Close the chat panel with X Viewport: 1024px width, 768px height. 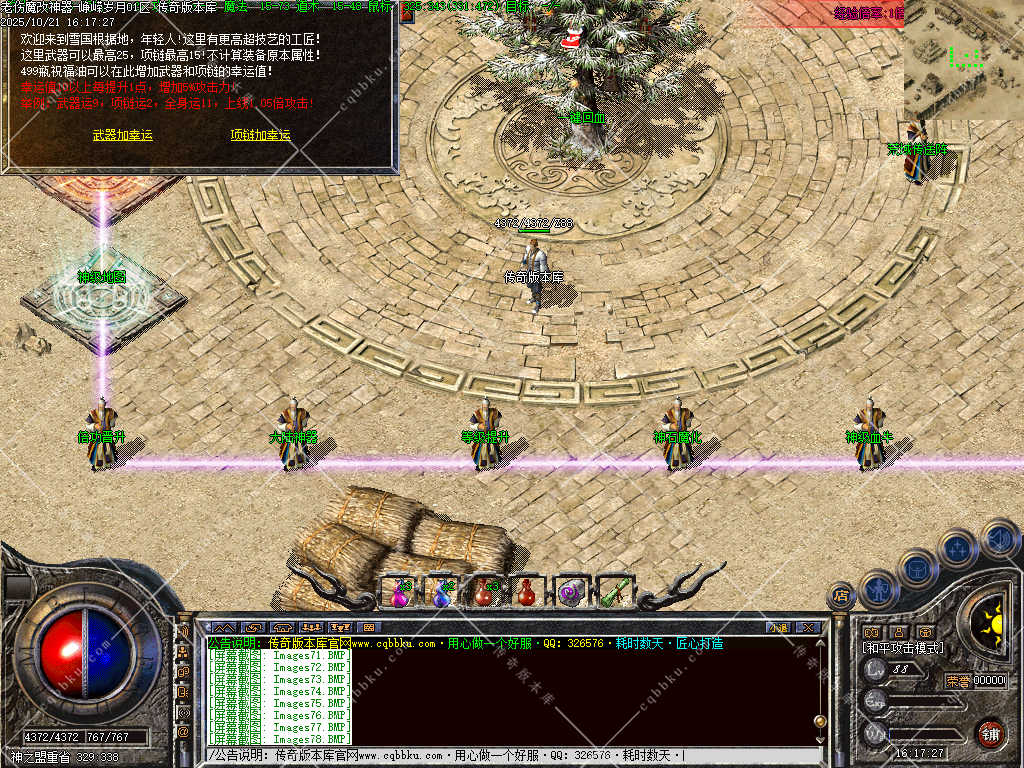(x=808, y=627)
